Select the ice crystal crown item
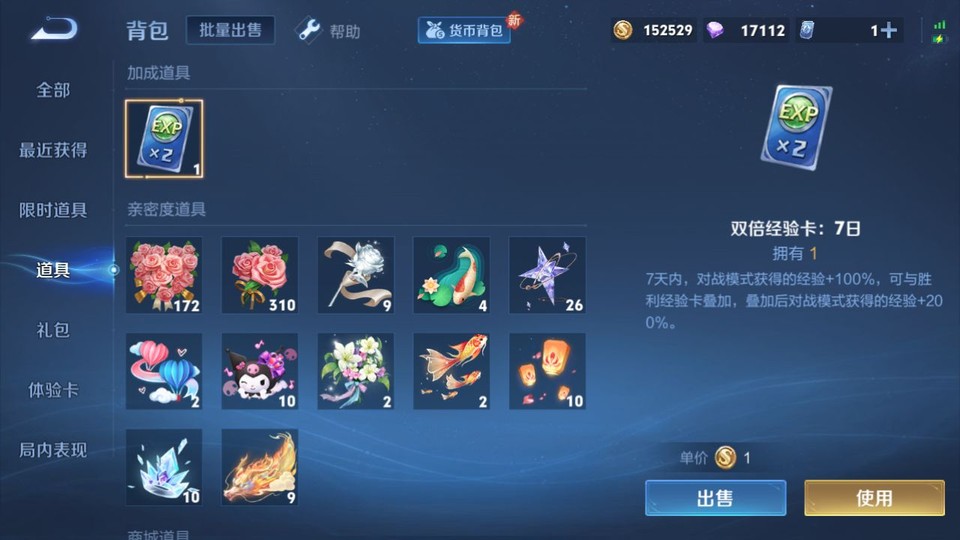This screenshot has height=540, width=960. coord(164,467)
